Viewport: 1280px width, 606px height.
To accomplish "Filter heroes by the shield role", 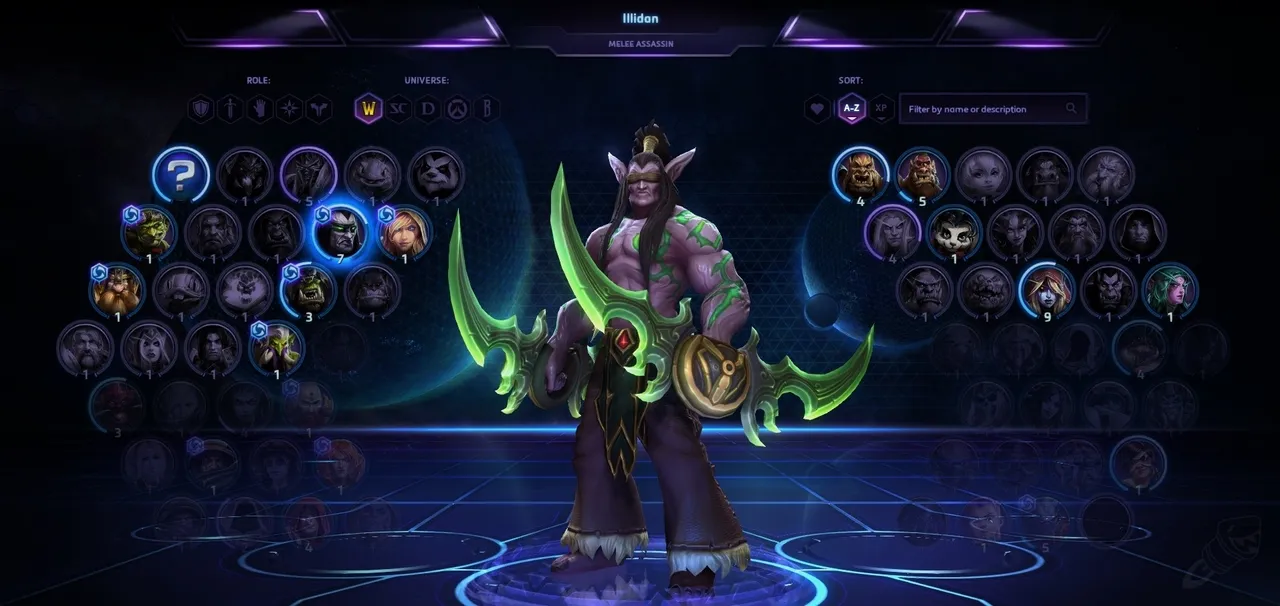I will pyautogui.click(x=202, y=108).
